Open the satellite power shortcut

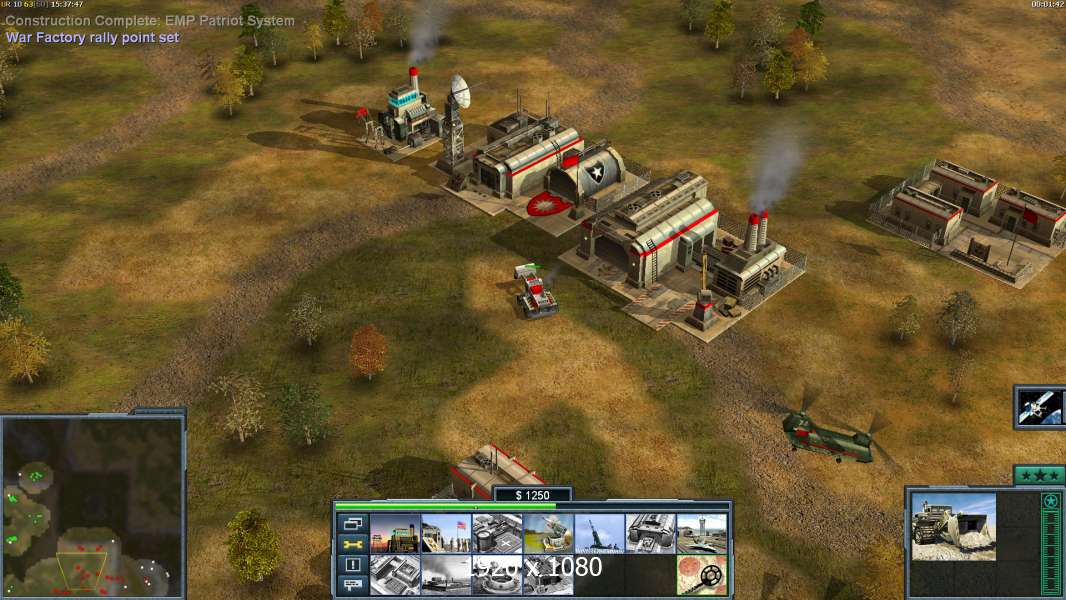1040,406
